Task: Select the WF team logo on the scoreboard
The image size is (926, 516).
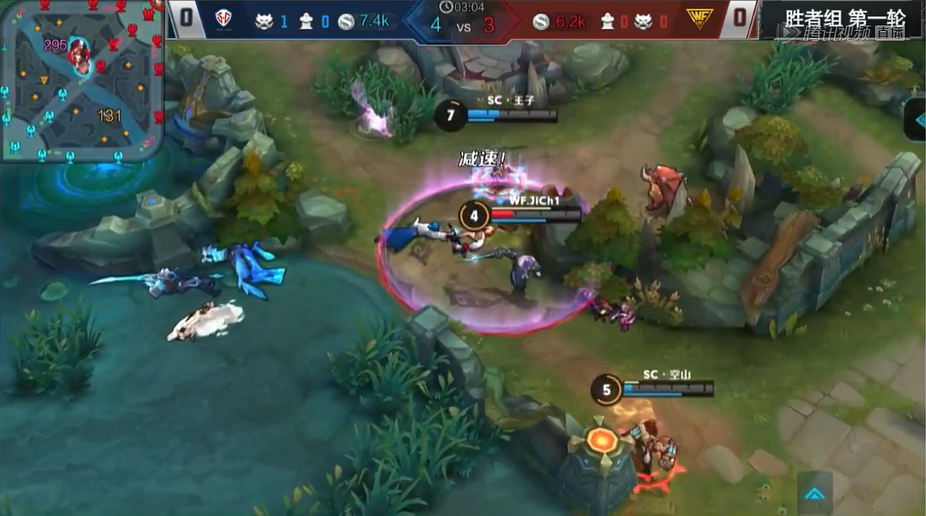Action: point(698,18)
